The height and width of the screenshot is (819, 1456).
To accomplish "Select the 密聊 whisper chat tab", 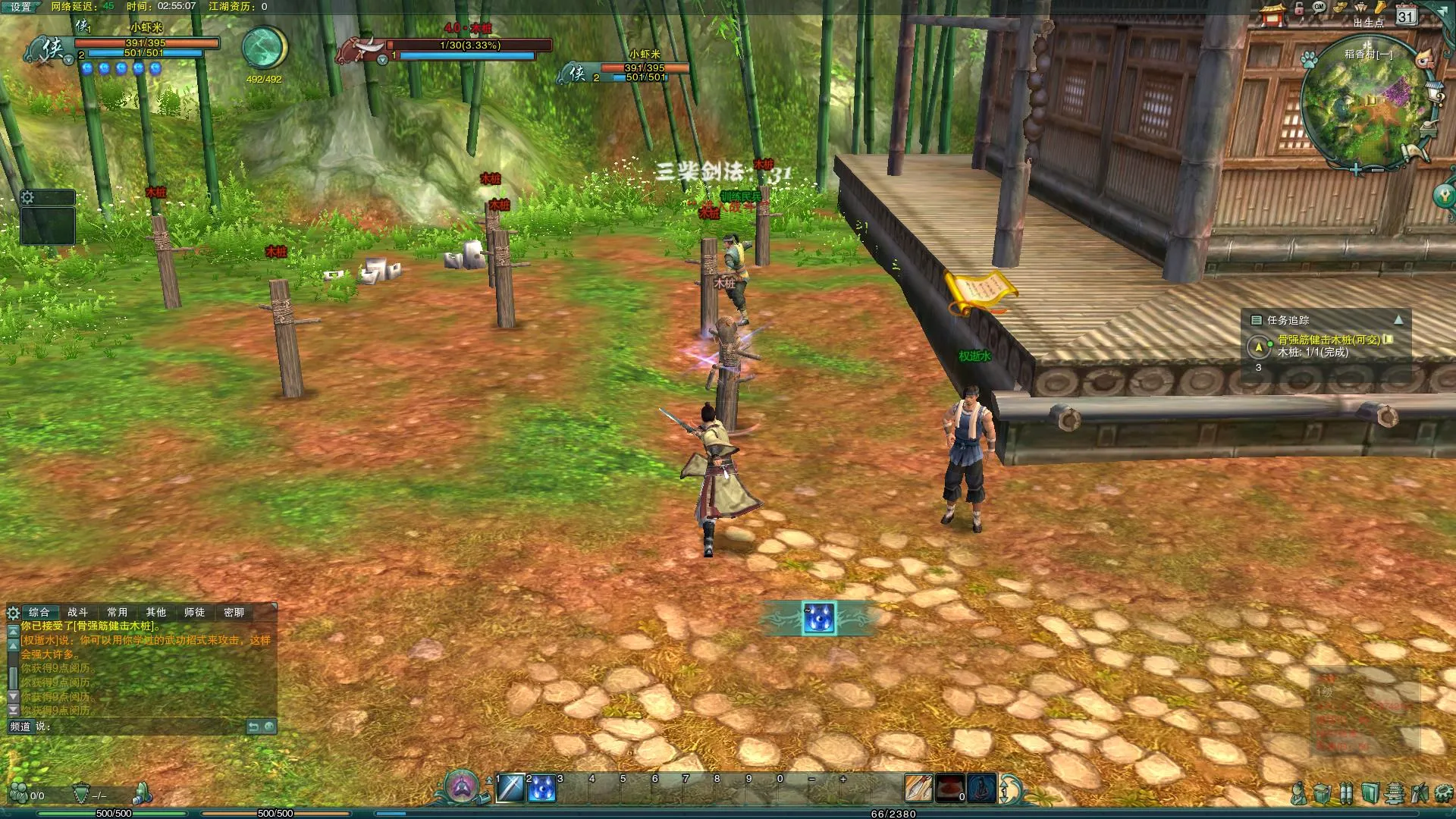I will tap(234, 612).
